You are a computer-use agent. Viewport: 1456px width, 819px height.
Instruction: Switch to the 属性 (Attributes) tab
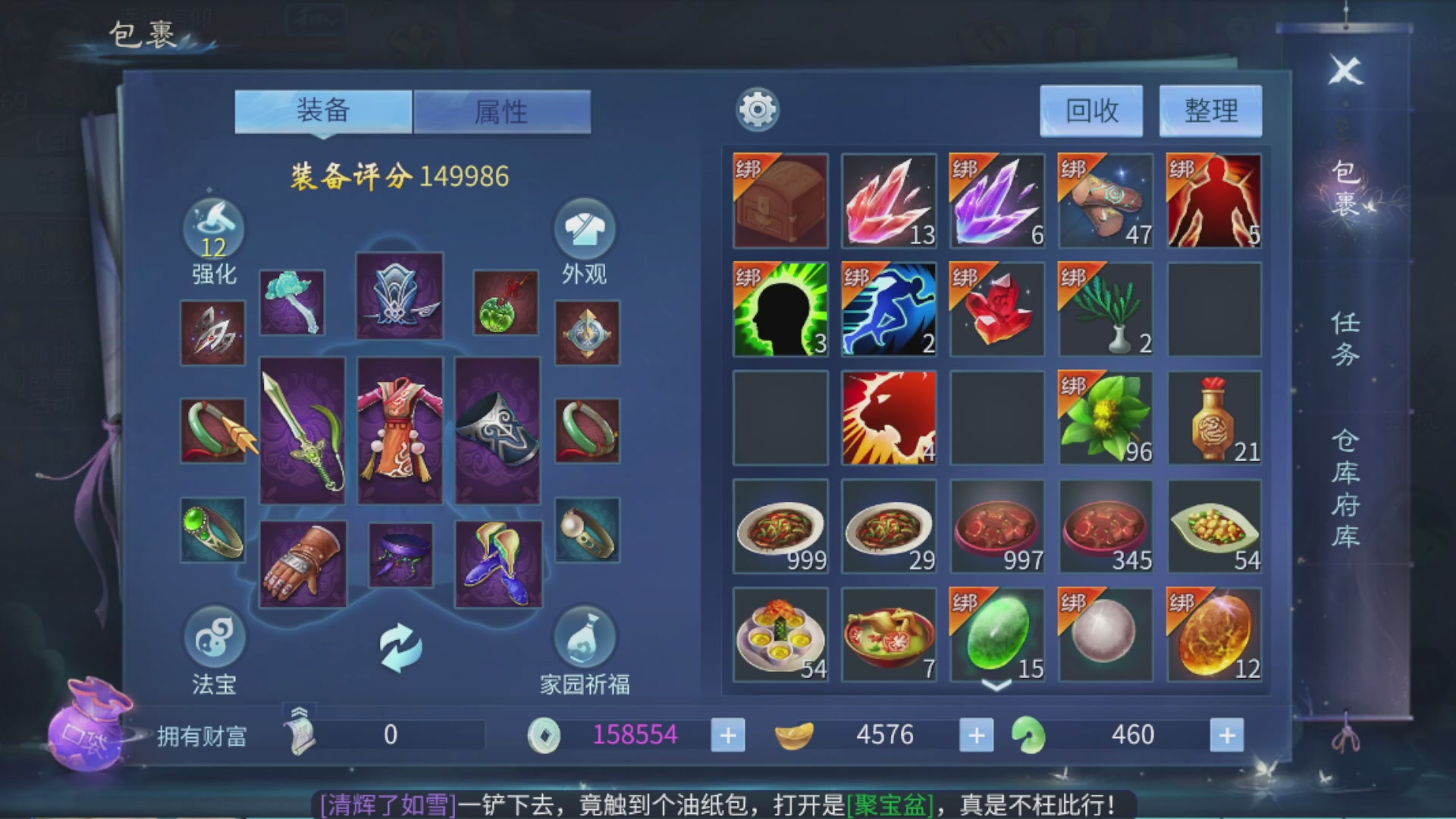[502, 111]
